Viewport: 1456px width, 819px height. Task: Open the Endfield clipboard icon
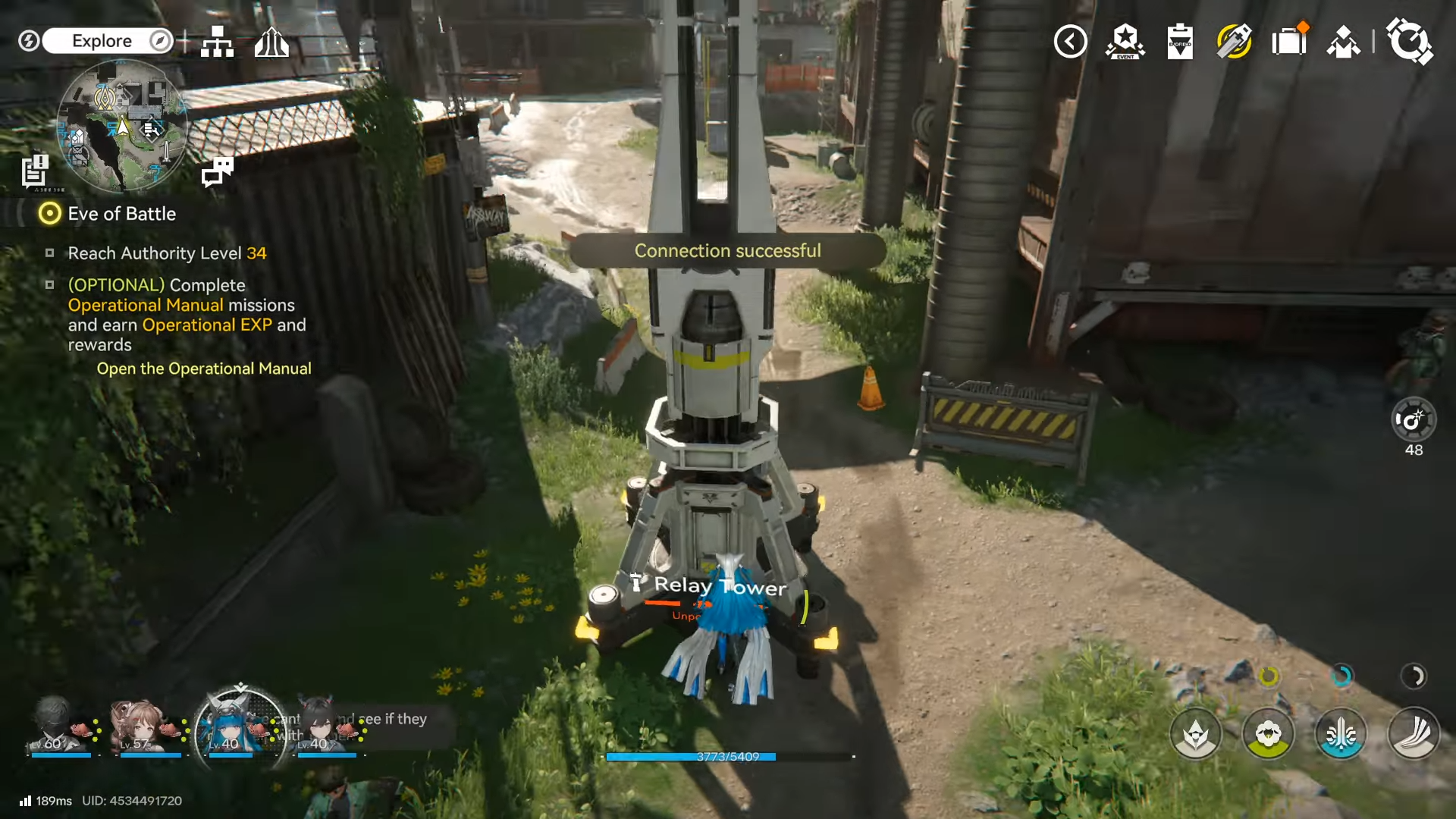[1179, 42]
